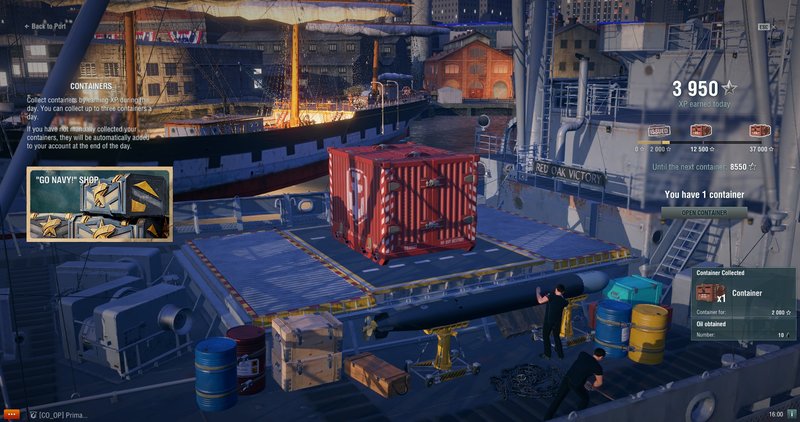Screen dimensions: 800x422
Task: Close the screen with the ESC button
Action: pyautogui.click(x=764, y=26)
